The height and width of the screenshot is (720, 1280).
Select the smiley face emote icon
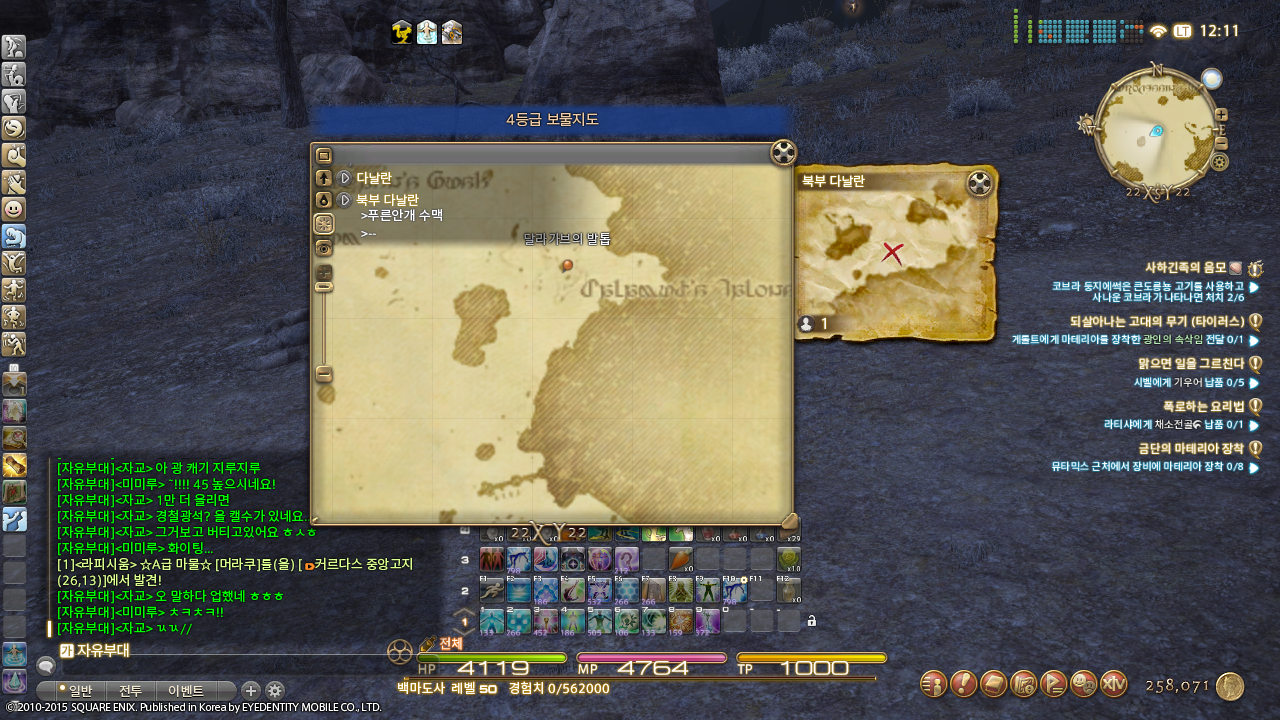click(x=14, y=209)
